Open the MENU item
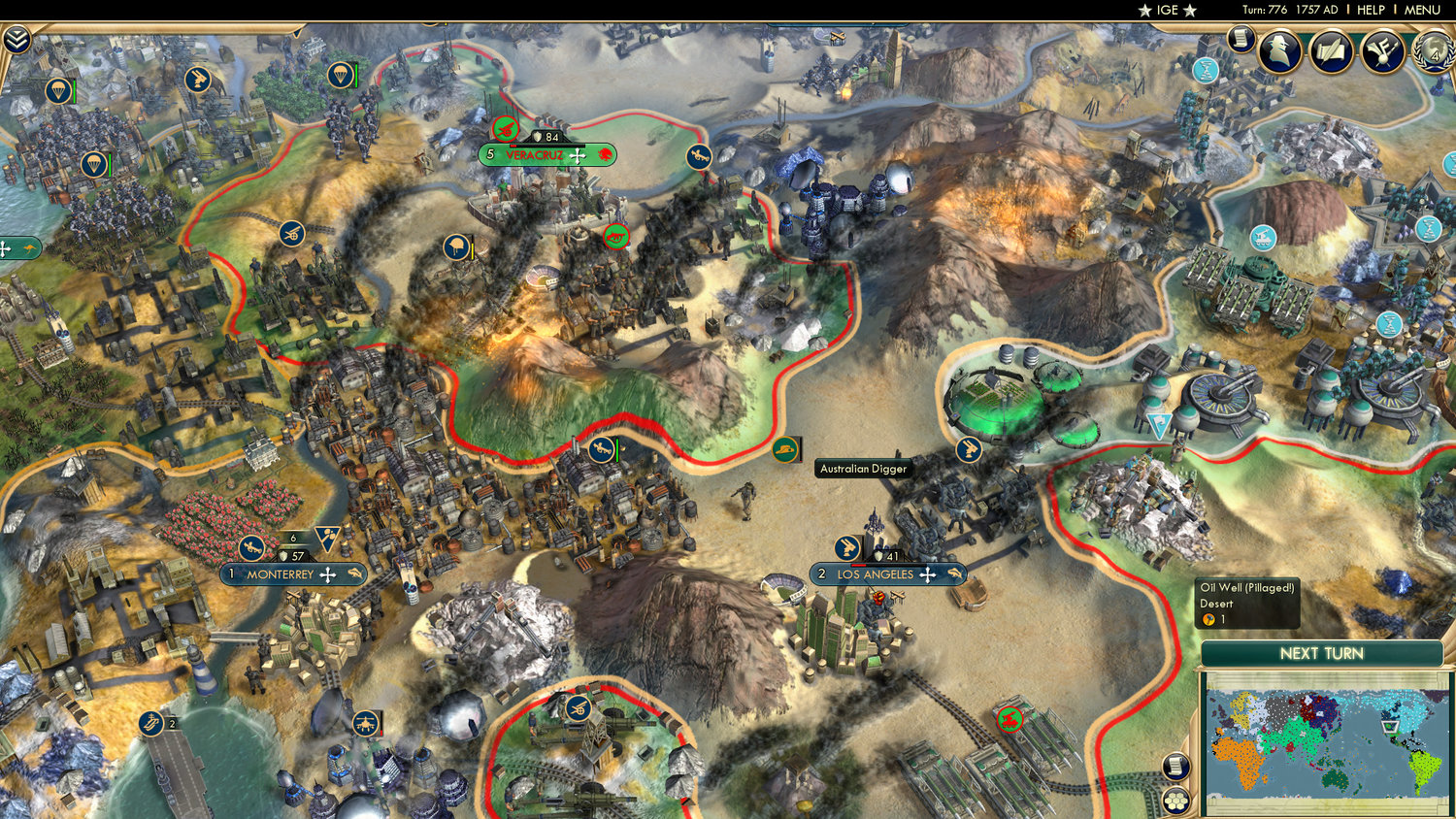The width and height of the screenshot is (1456, 819). (1422, 10)
